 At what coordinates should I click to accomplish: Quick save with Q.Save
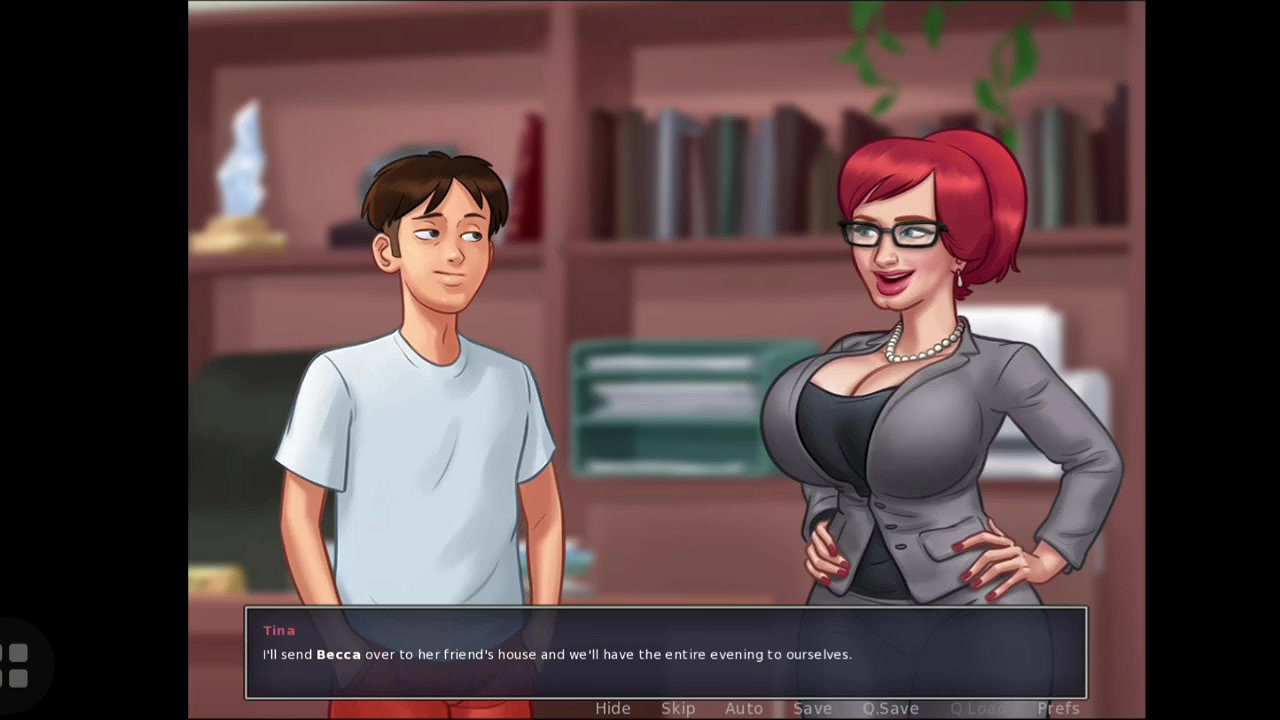(x=891, y=708)
